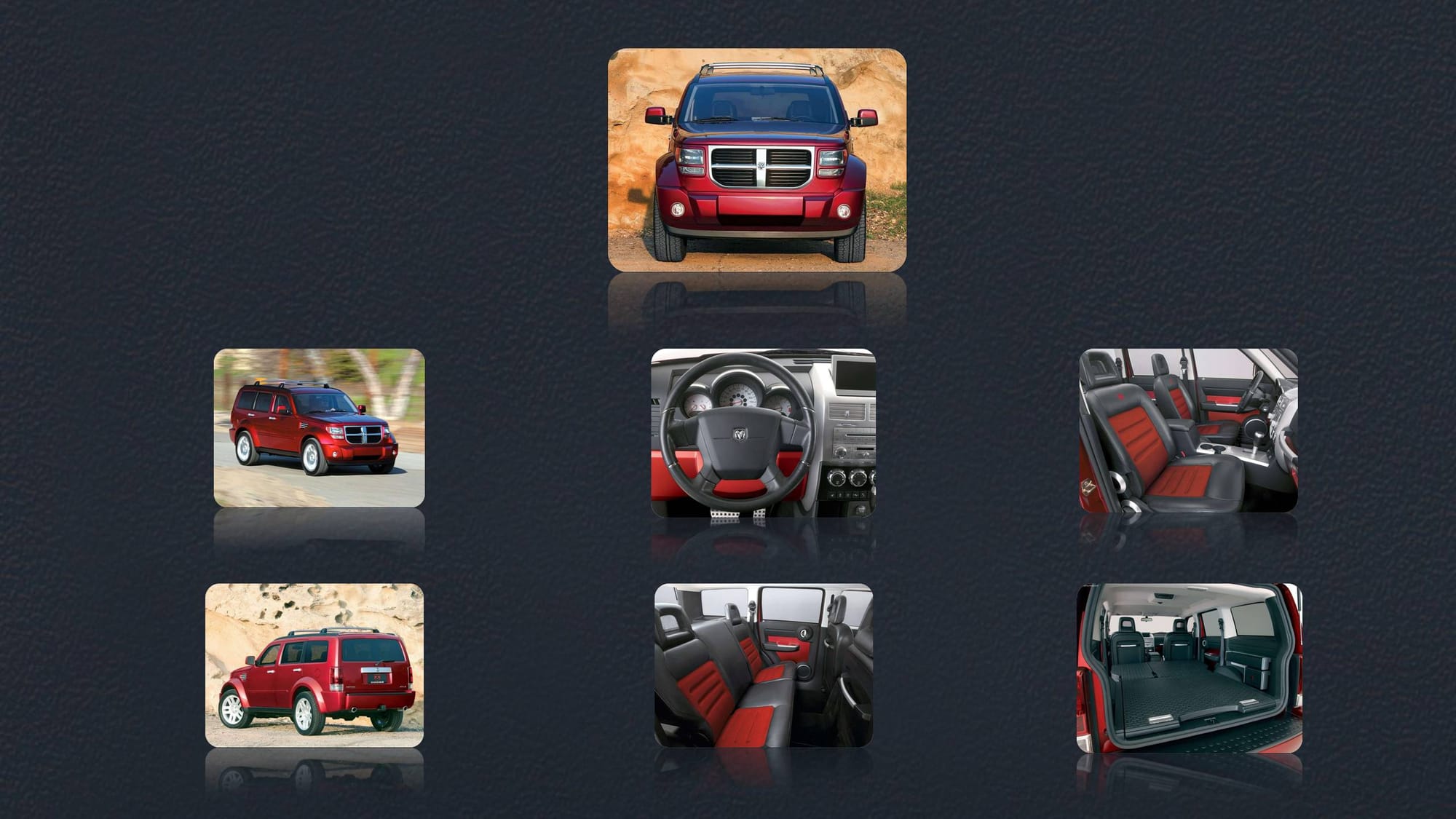Open the front seats interior thumbnail
1456x819 pixels.
(x=1188, y=430)
